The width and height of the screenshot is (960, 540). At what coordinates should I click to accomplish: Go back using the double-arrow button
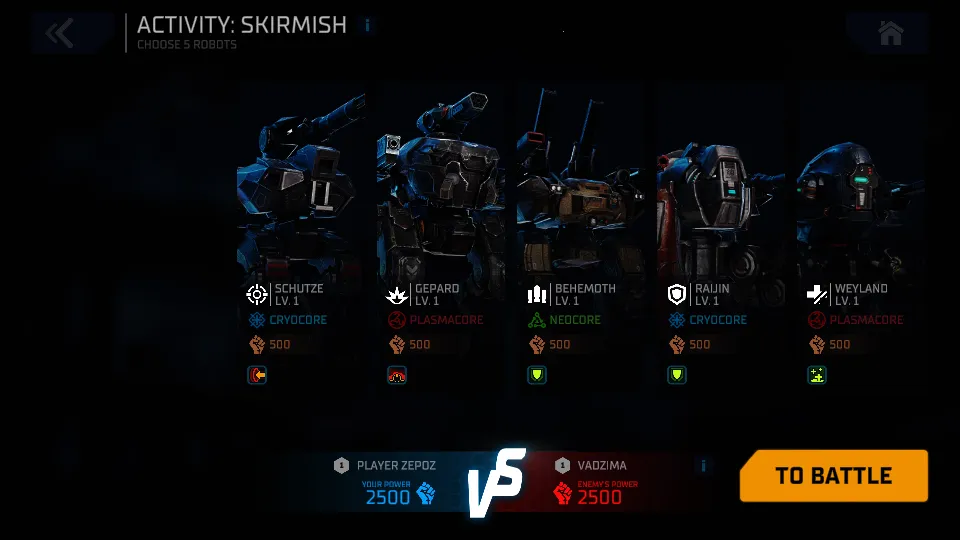61,33
